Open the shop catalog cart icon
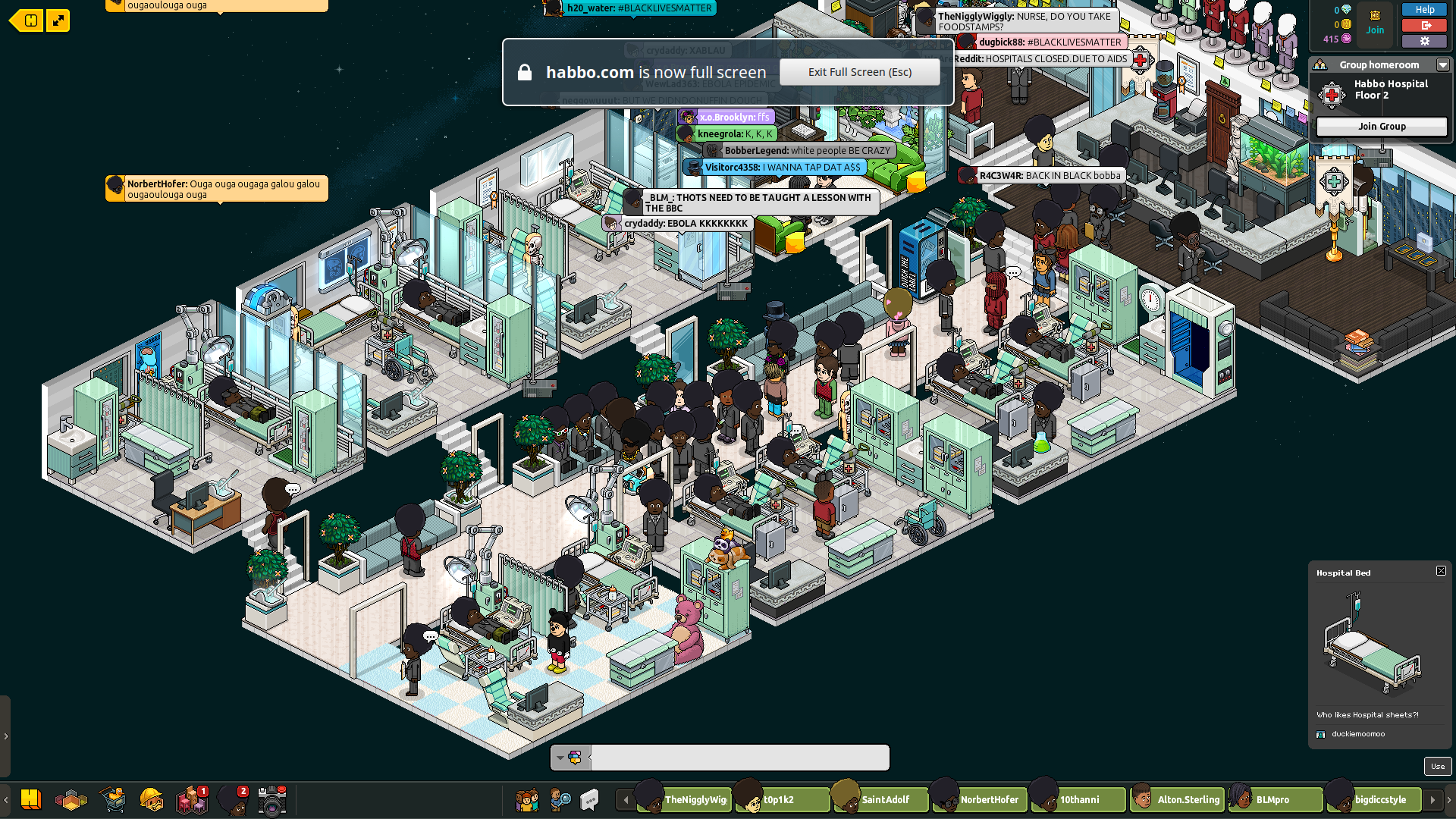Screen dimensions: 1456x819 coord(112,799)
